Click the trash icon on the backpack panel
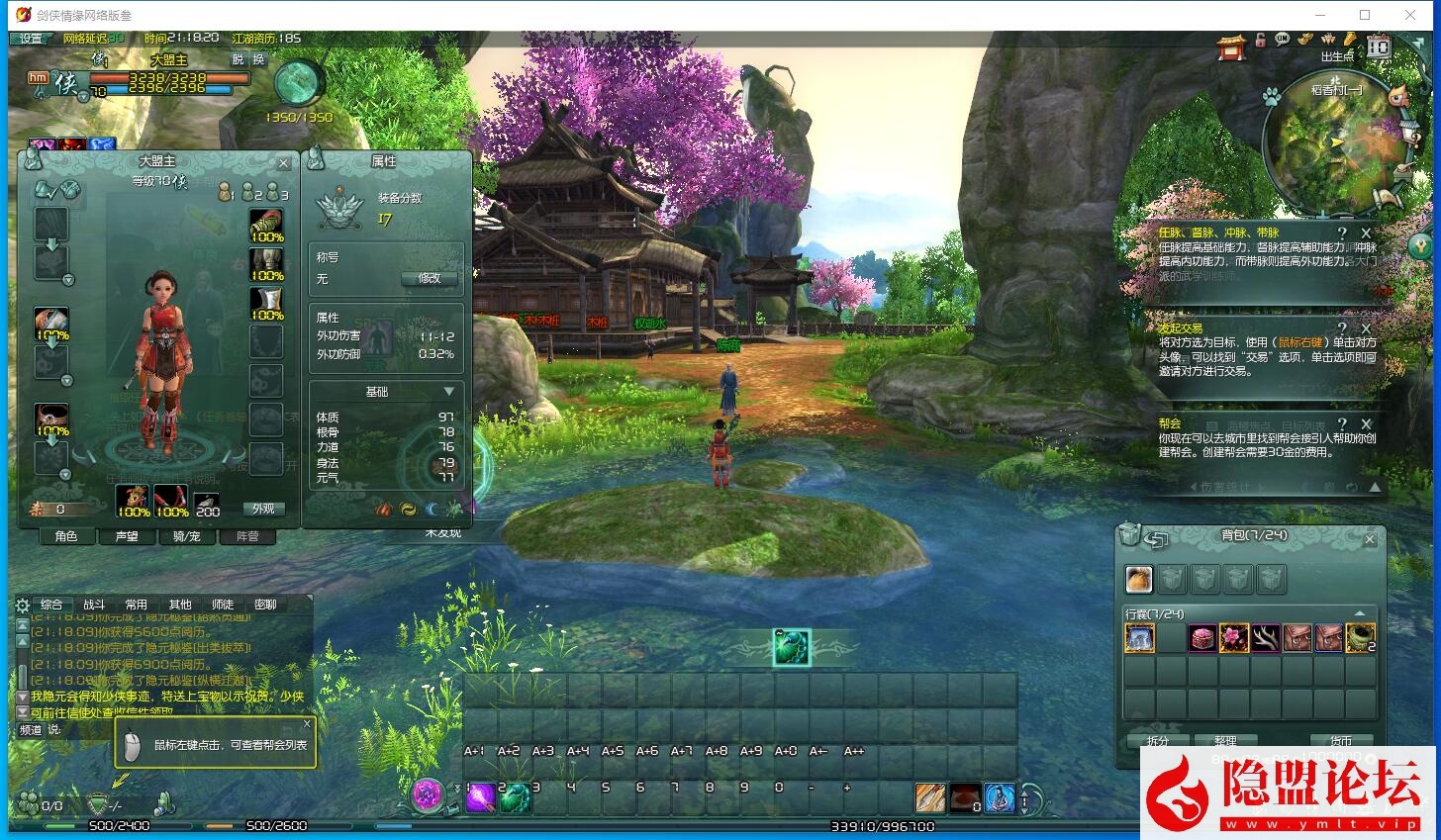Viewport: 1441px width, 840px height. tap(1127, 537)
